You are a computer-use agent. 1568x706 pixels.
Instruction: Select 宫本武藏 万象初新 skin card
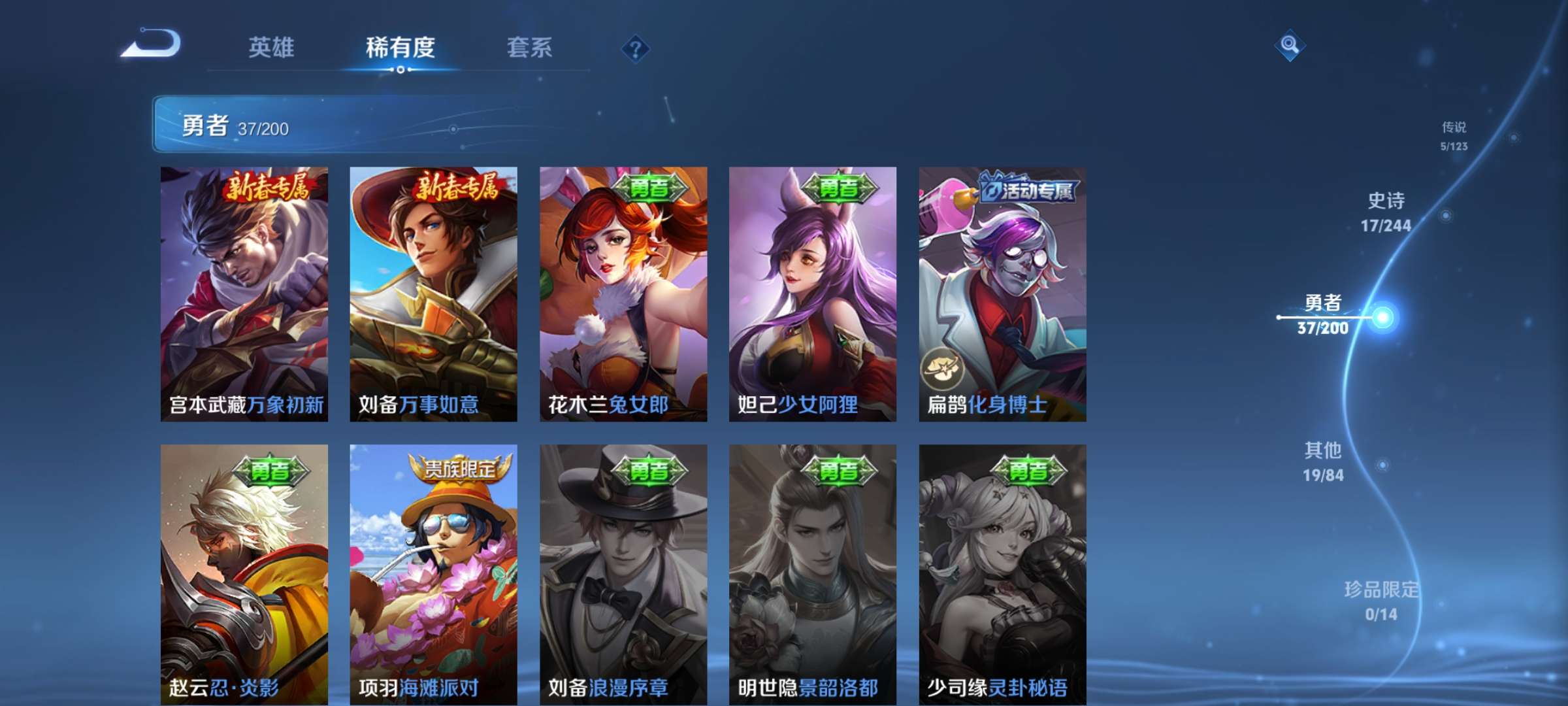[x=244, y=294]
